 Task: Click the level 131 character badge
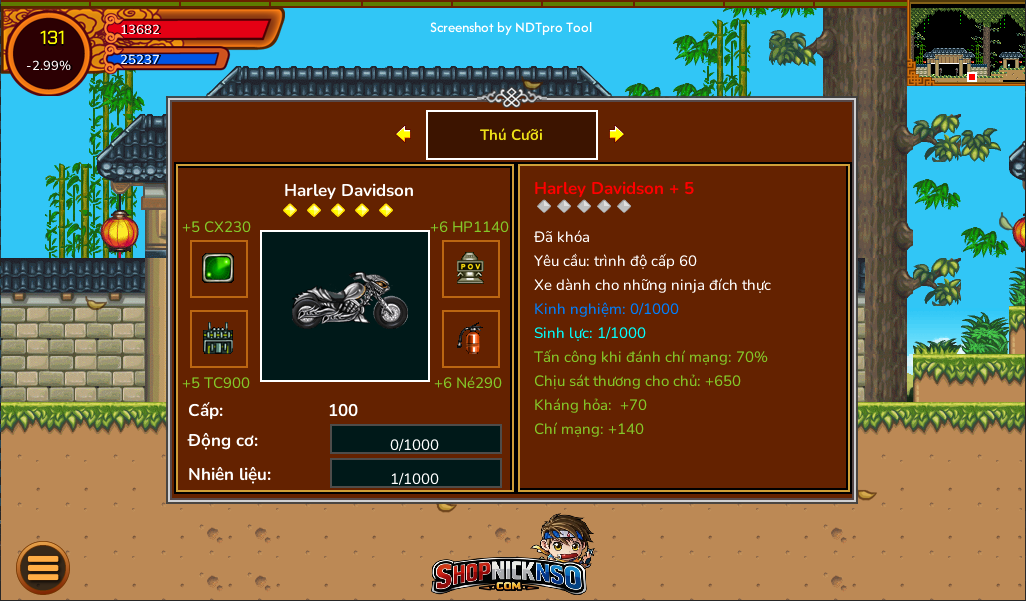[x=50, y=51]
